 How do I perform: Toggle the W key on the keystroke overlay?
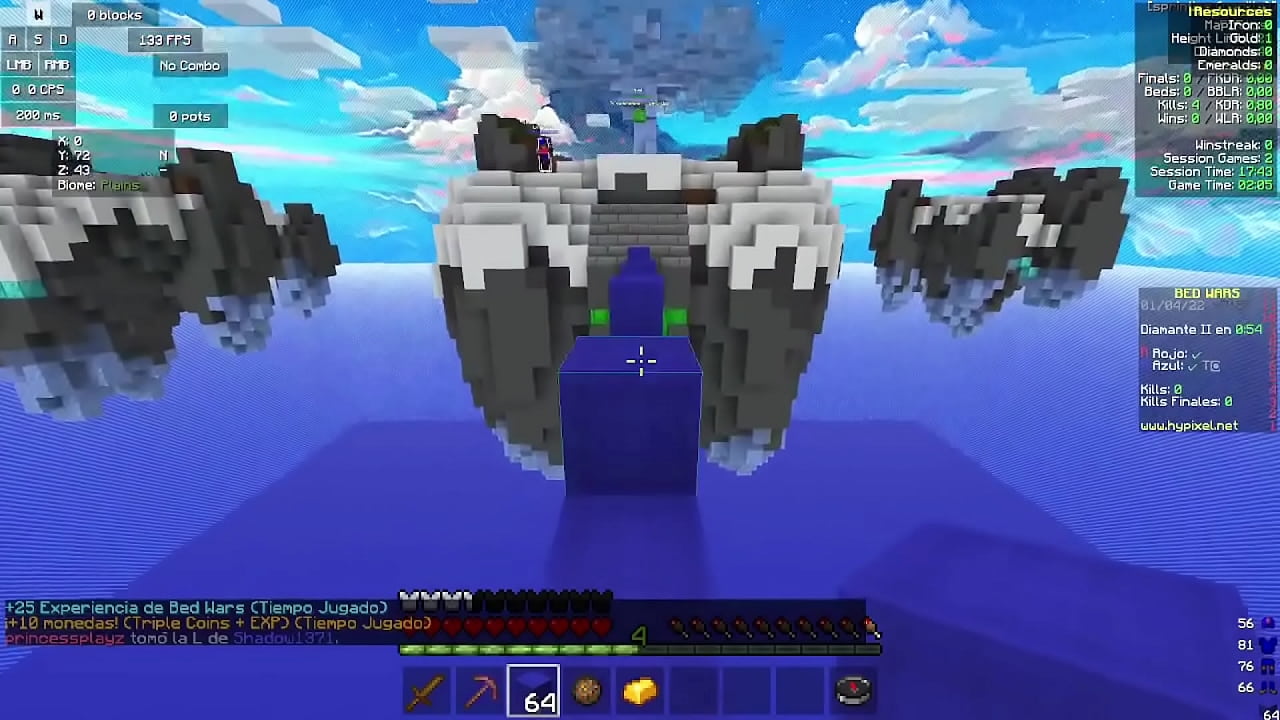coord(38,14)
